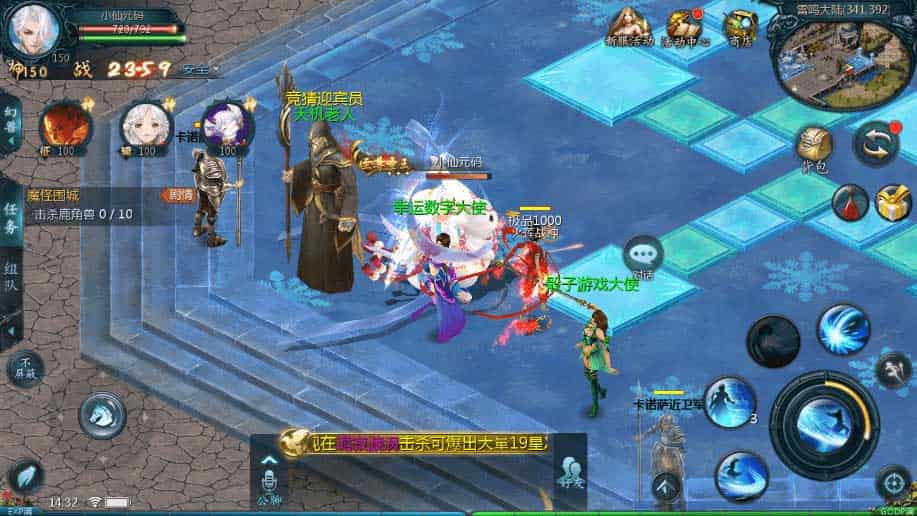Open the 幻兽 side tab
This screenshot has width=917, height=516.
(x=11, y=123)
